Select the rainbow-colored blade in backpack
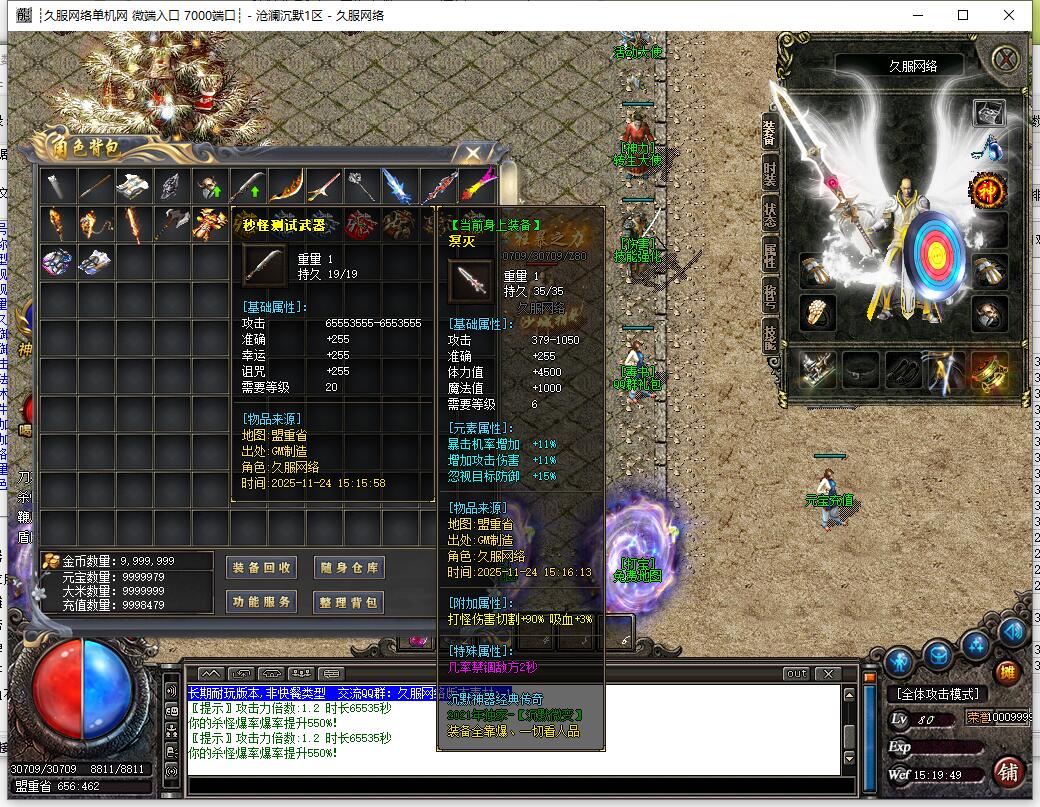Screen dimensions: 1040x807 click(480, 186)
